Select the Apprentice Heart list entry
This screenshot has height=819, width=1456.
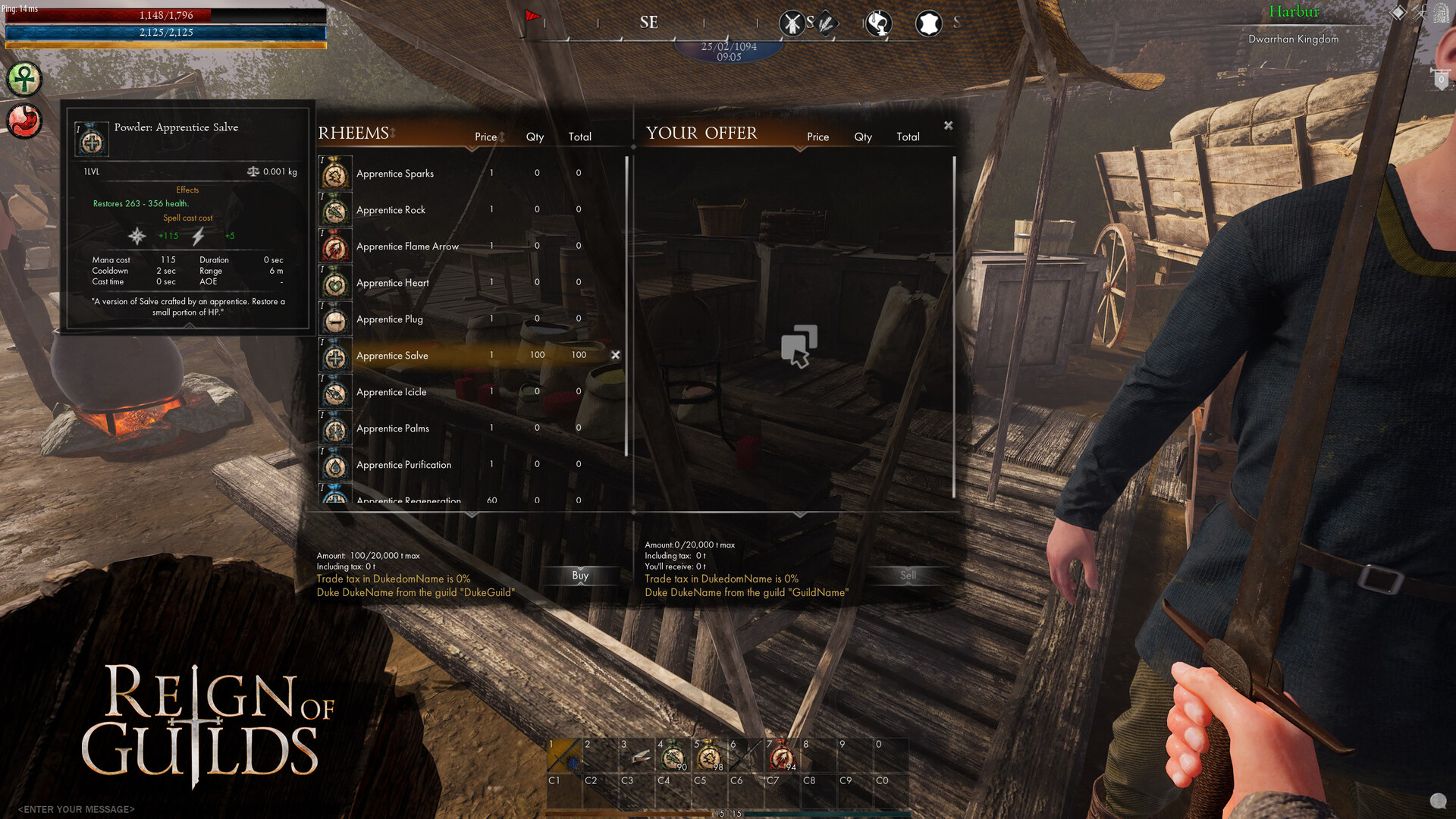(x=393, y=282)
